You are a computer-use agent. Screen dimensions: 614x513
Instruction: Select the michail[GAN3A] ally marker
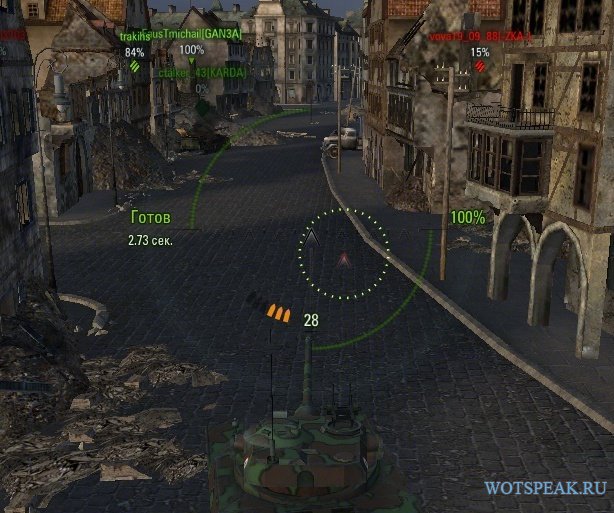pyautogui.click(x=192, y=59)
